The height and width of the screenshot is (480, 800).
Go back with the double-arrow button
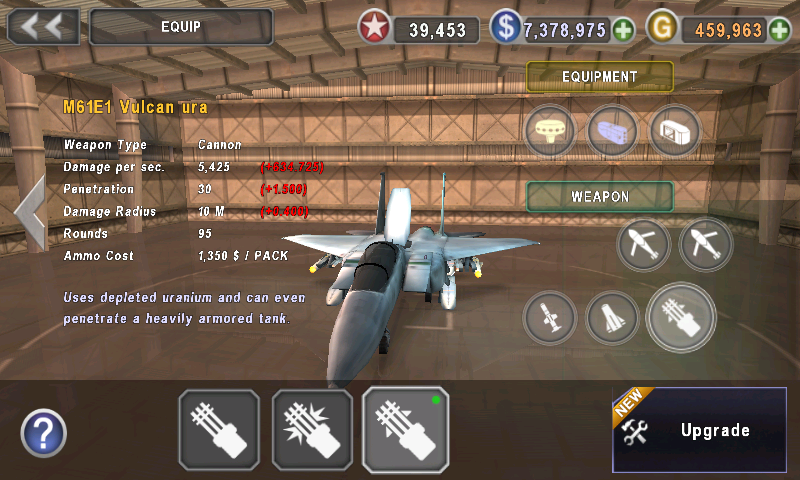43,27
